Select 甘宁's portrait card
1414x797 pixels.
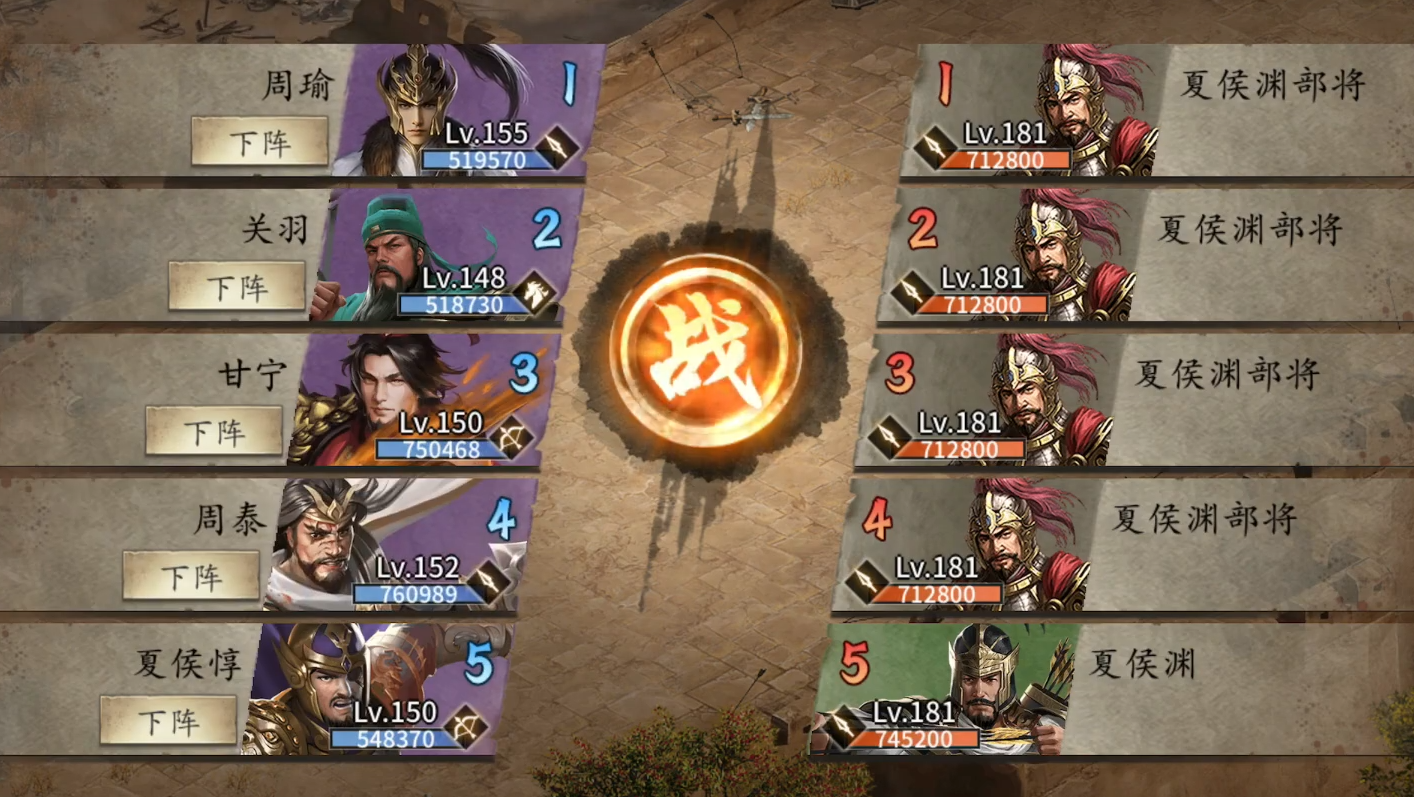418,400
